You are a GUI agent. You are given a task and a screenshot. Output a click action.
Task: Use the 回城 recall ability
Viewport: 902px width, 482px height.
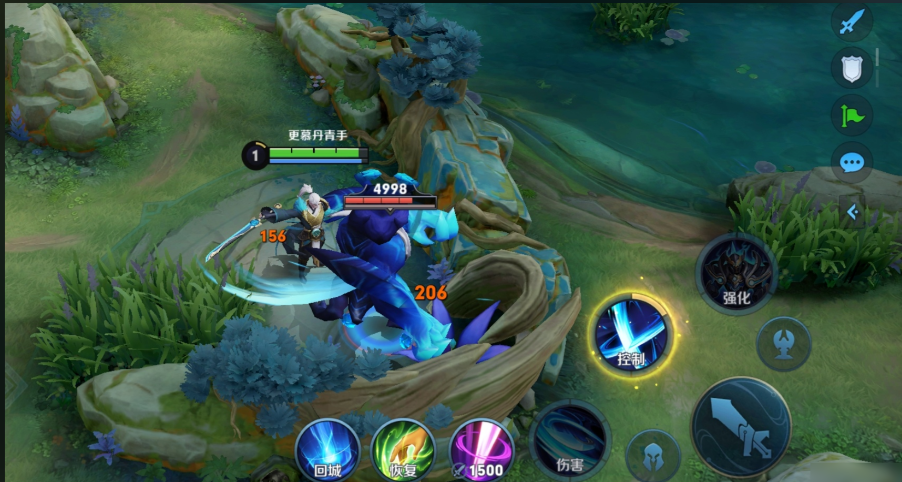point(328,446)
